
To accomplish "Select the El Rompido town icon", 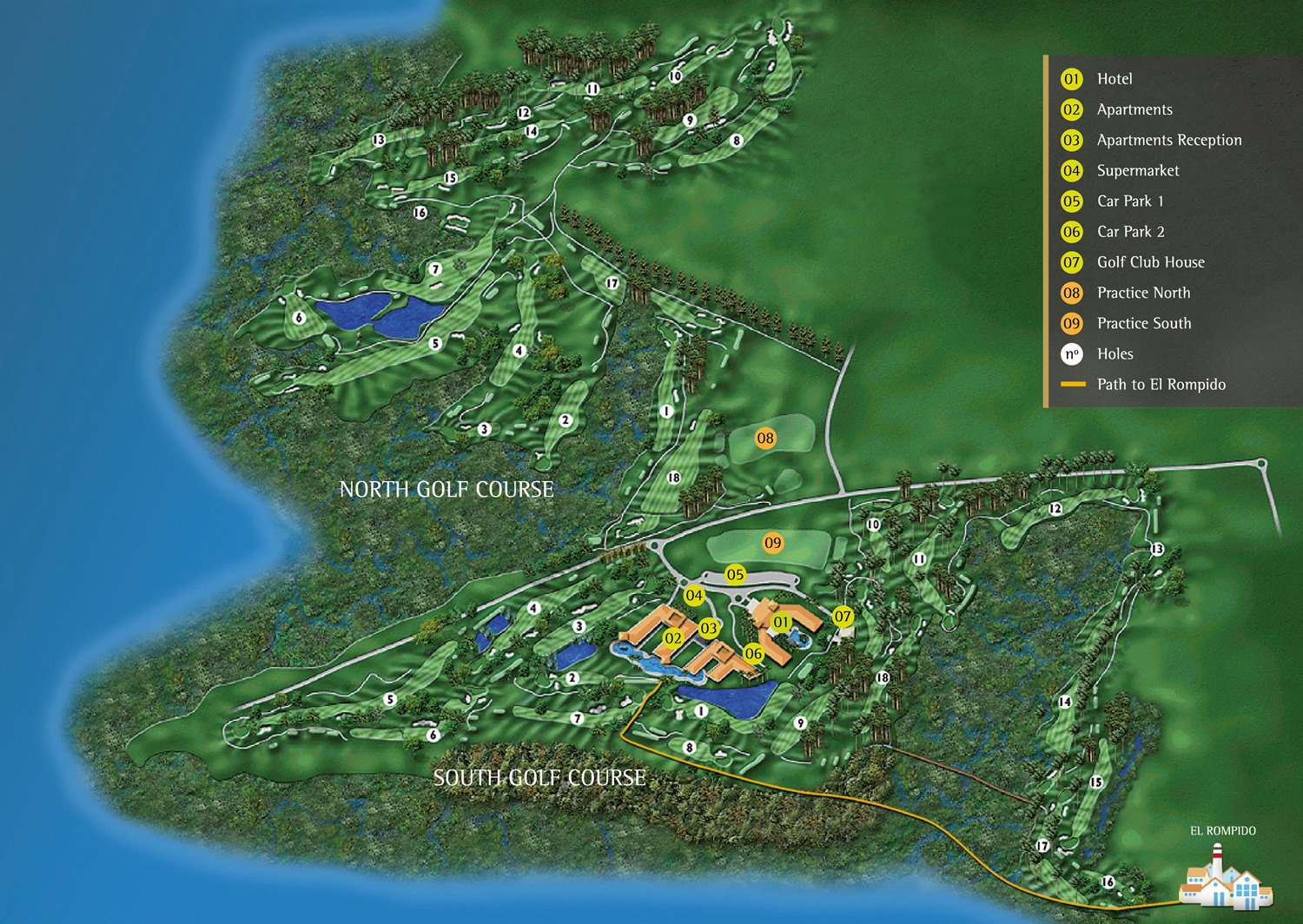I will click(1225, 877).
